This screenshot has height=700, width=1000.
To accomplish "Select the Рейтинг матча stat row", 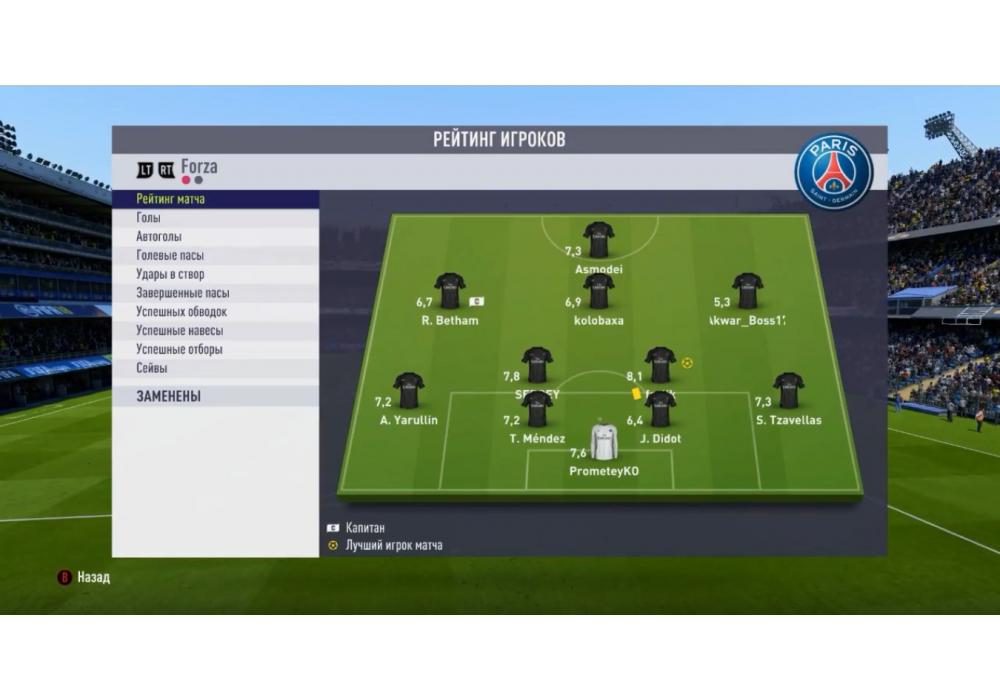I will pos(216,199).
